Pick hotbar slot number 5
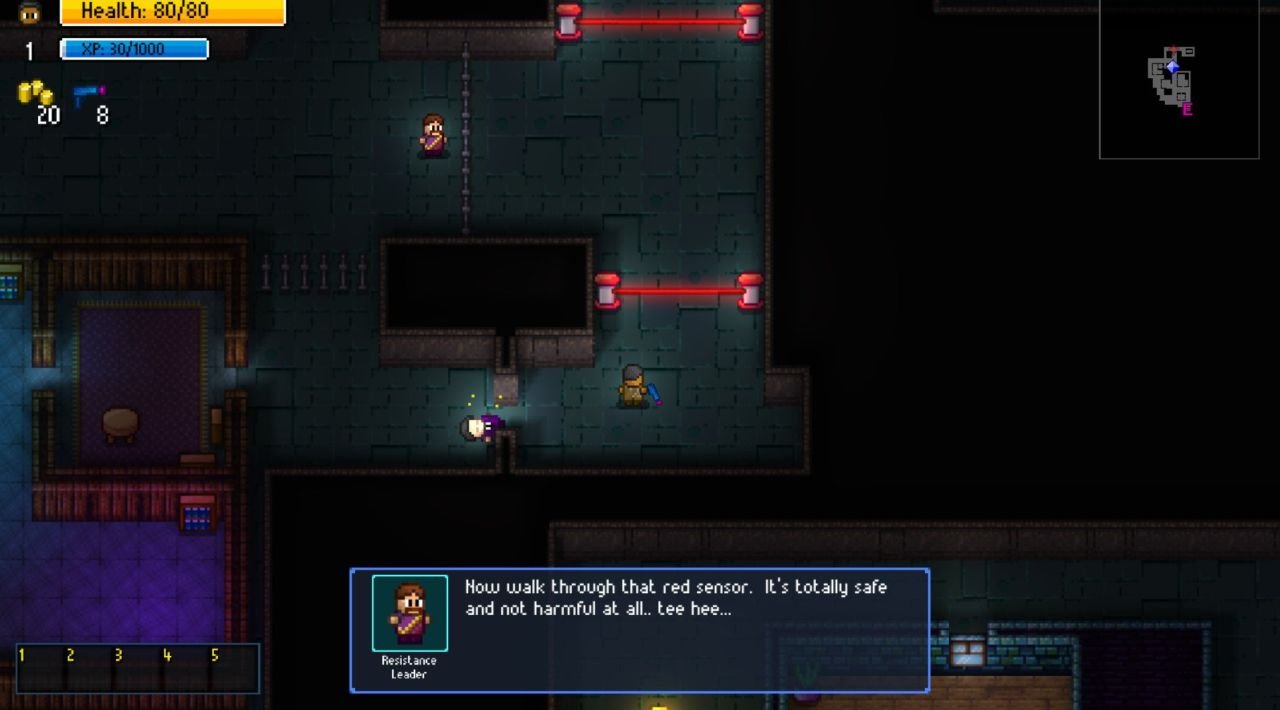The image size is (1280, 710). point(234,668)
